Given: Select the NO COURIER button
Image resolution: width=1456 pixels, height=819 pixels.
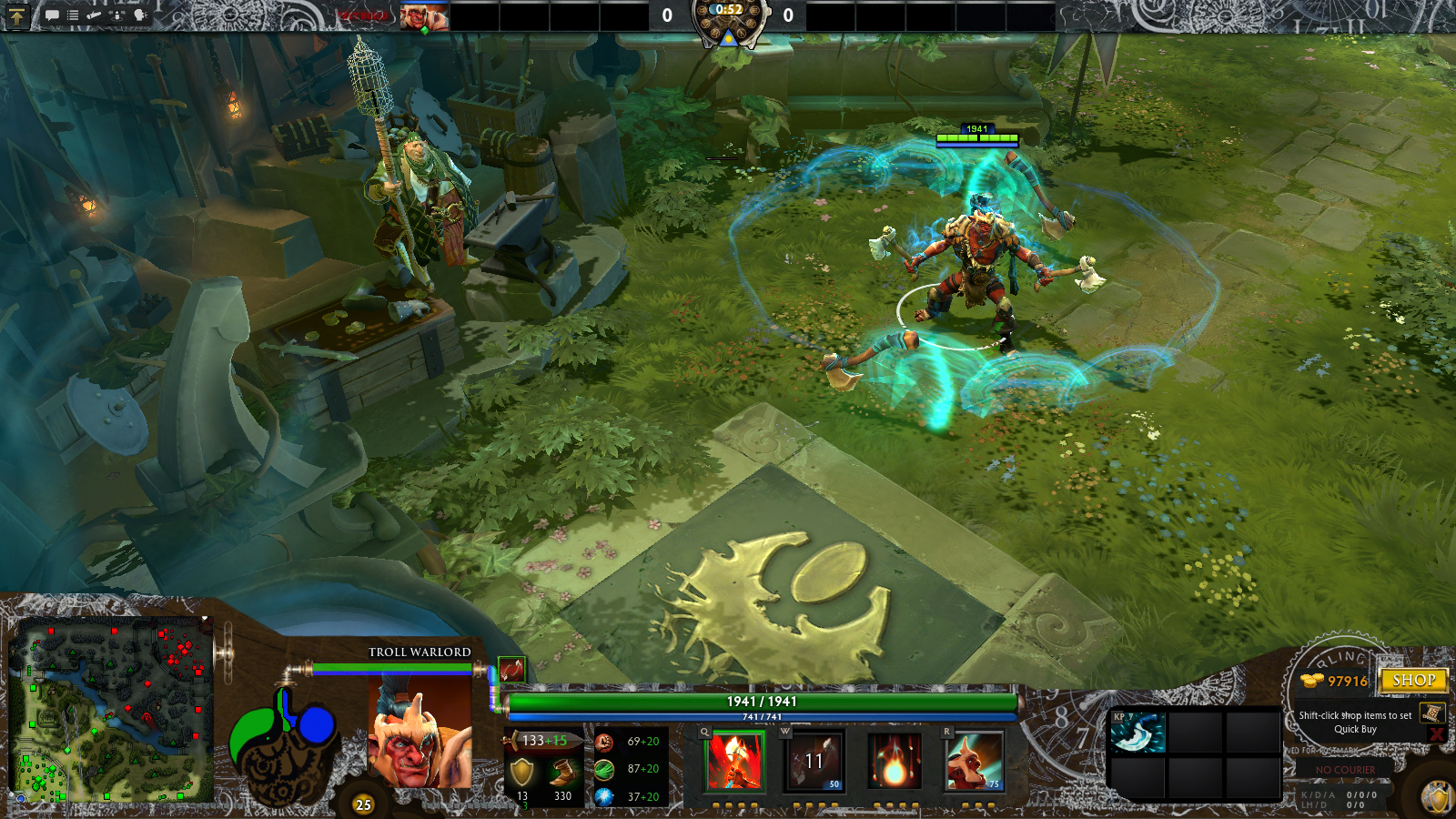Looking at the screenshot, I should (x=1345, y=770).
